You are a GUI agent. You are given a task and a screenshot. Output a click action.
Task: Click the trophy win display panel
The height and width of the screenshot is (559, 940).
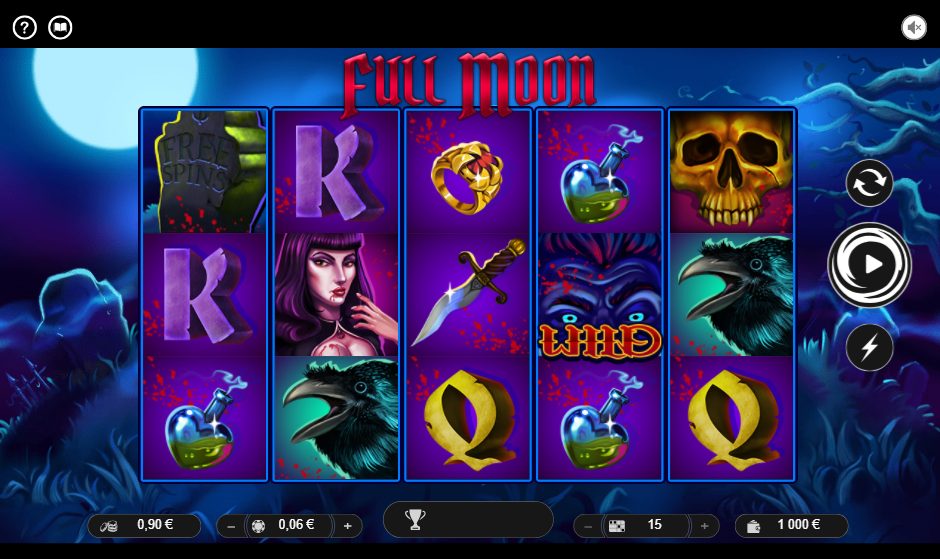(468, 519)
